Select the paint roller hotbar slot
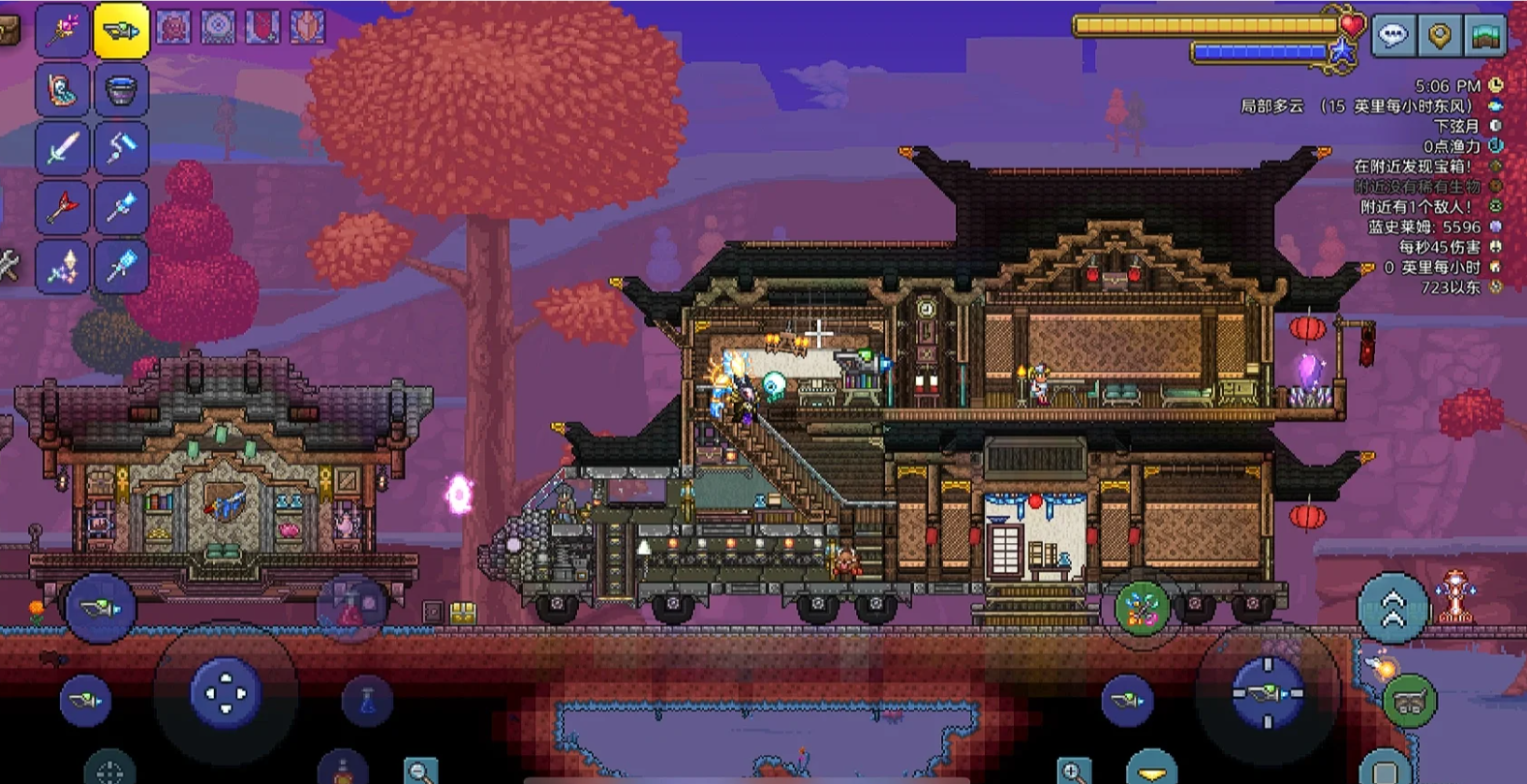The image size is (1527, 784). pyautogui.click(x=121, y=148)
